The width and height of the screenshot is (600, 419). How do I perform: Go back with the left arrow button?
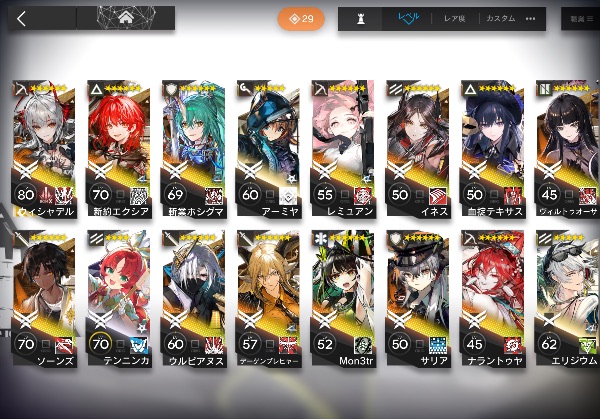point(22,18)
